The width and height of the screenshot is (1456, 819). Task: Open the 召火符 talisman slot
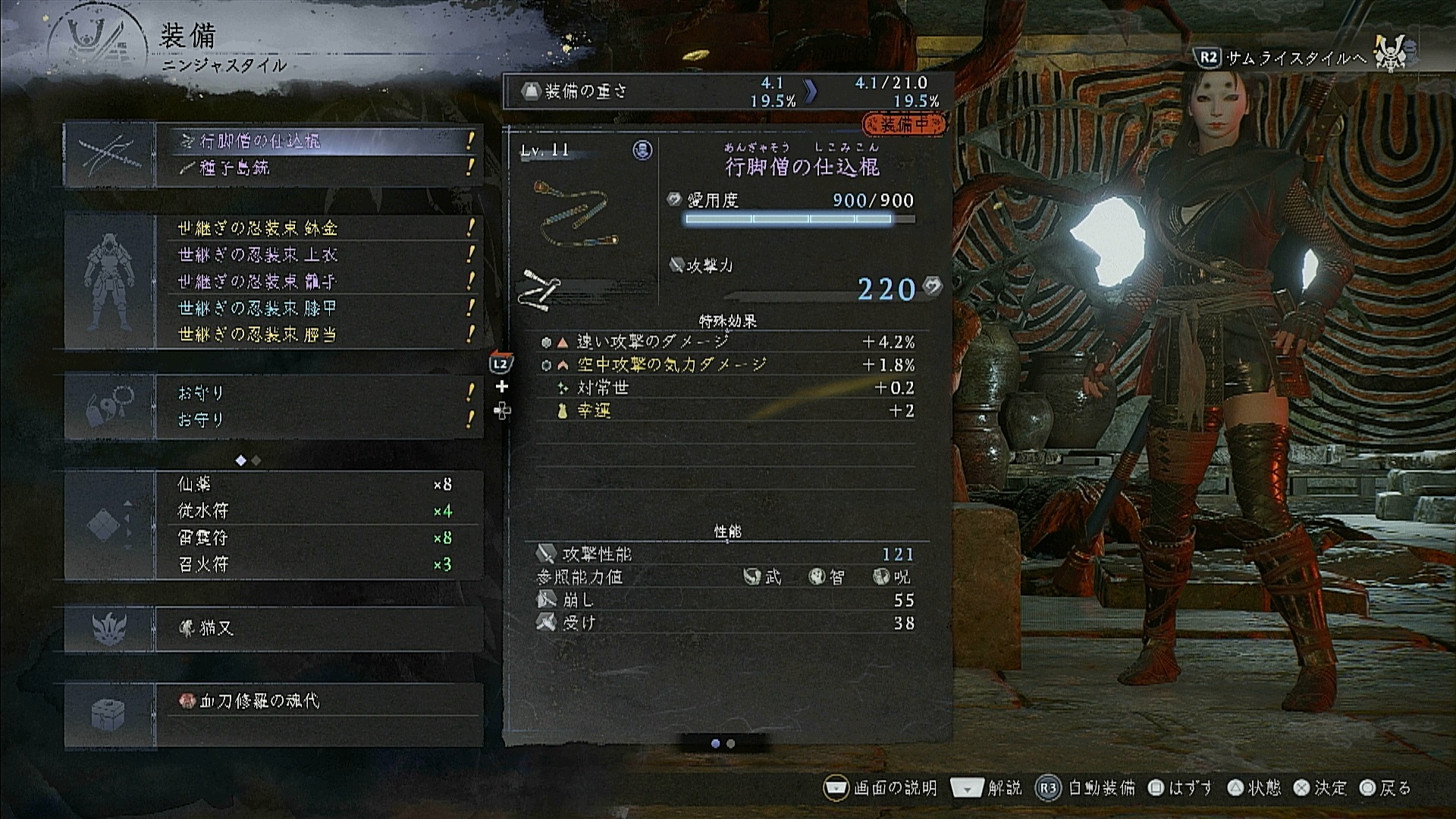click(318, 564)
